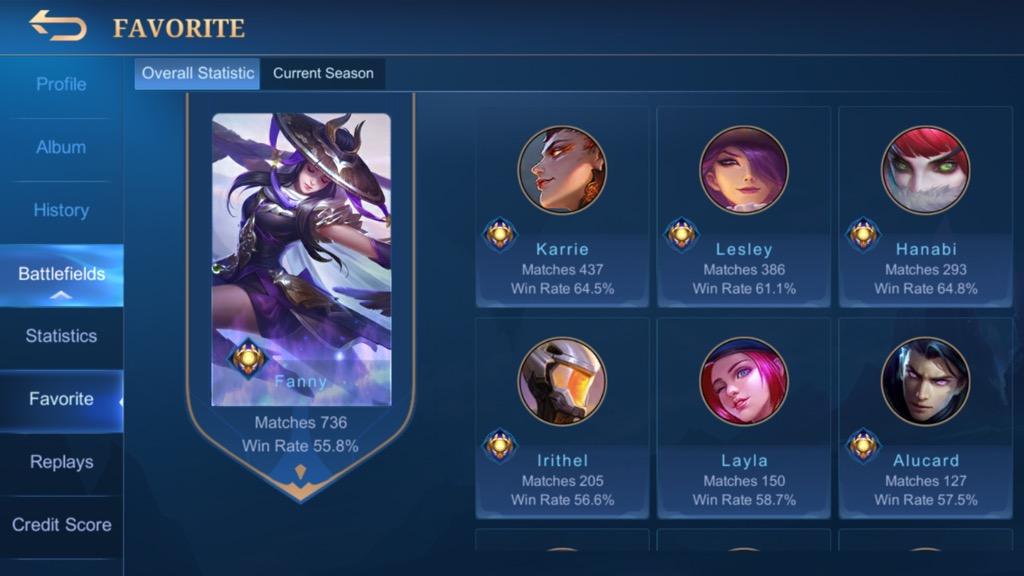
Task: Choose the Lesley hero card
Action: tap(744, 207)
